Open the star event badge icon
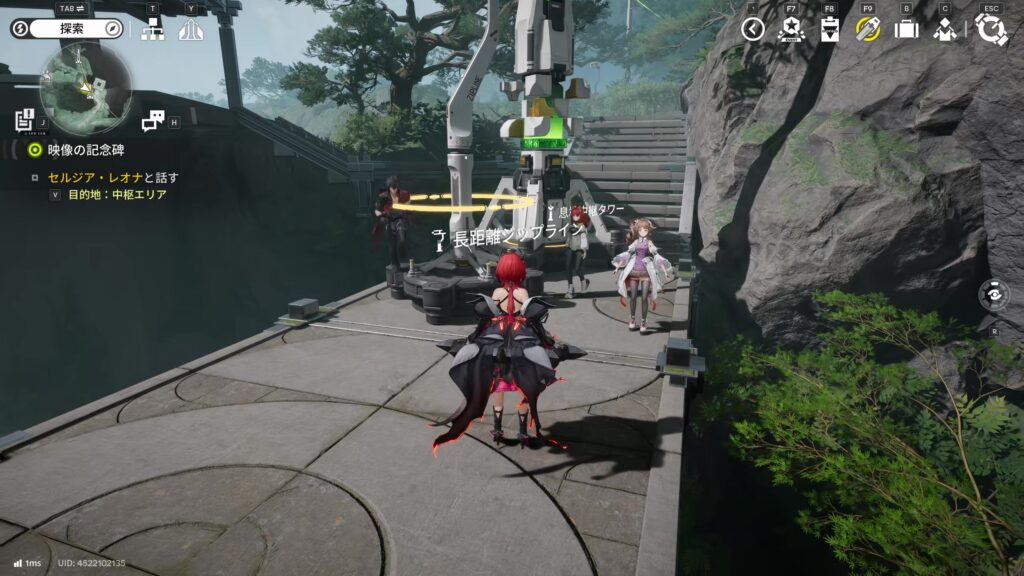 (790, 29)
